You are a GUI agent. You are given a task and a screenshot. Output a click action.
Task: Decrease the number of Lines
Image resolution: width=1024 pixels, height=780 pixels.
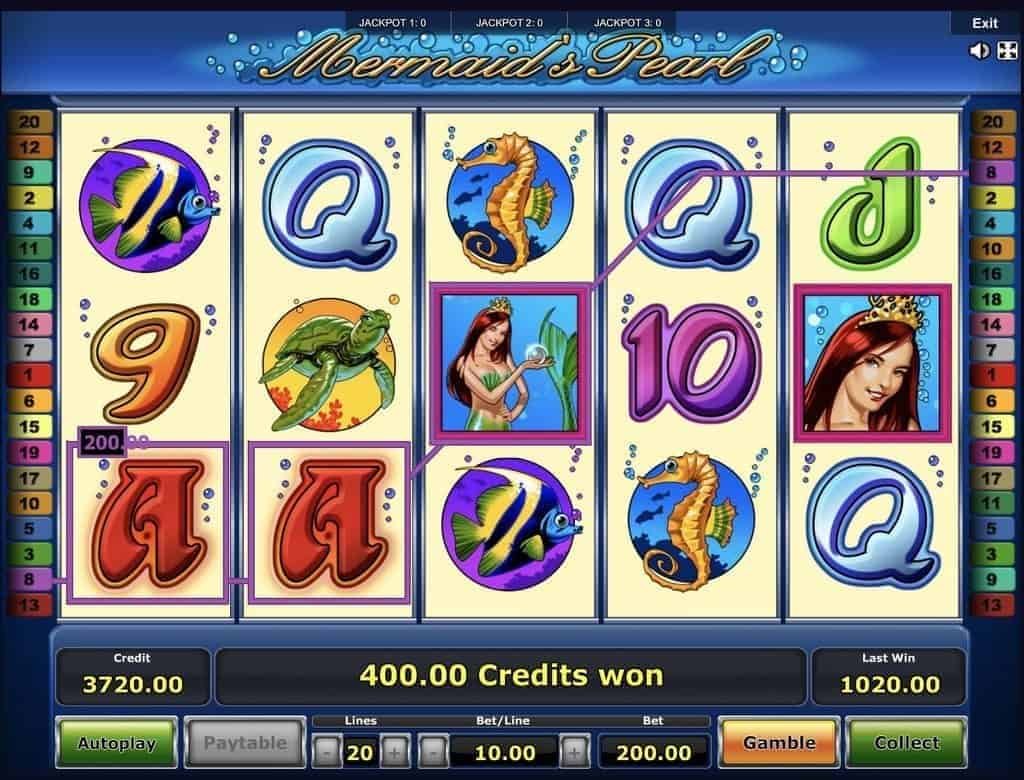(x=327, y=751)
